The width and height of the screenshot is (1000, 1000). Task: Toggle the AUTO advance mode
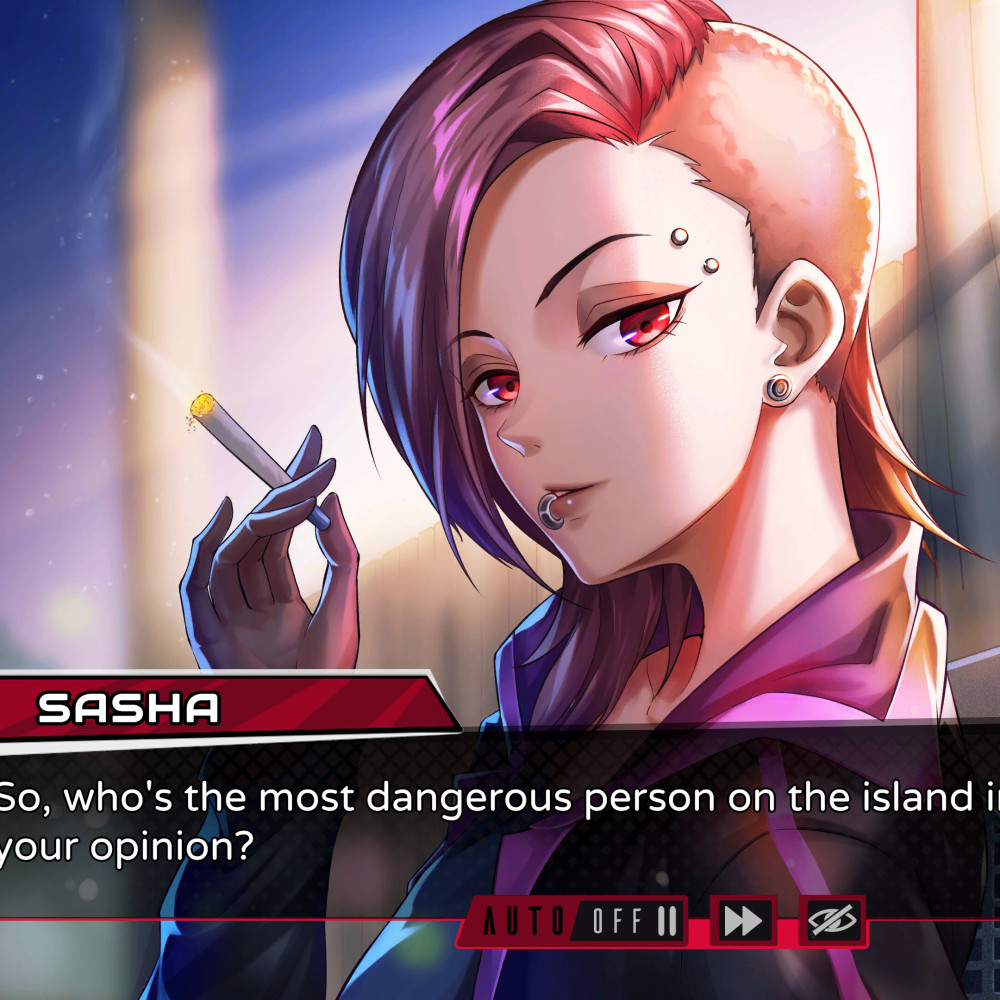(574, 921)
